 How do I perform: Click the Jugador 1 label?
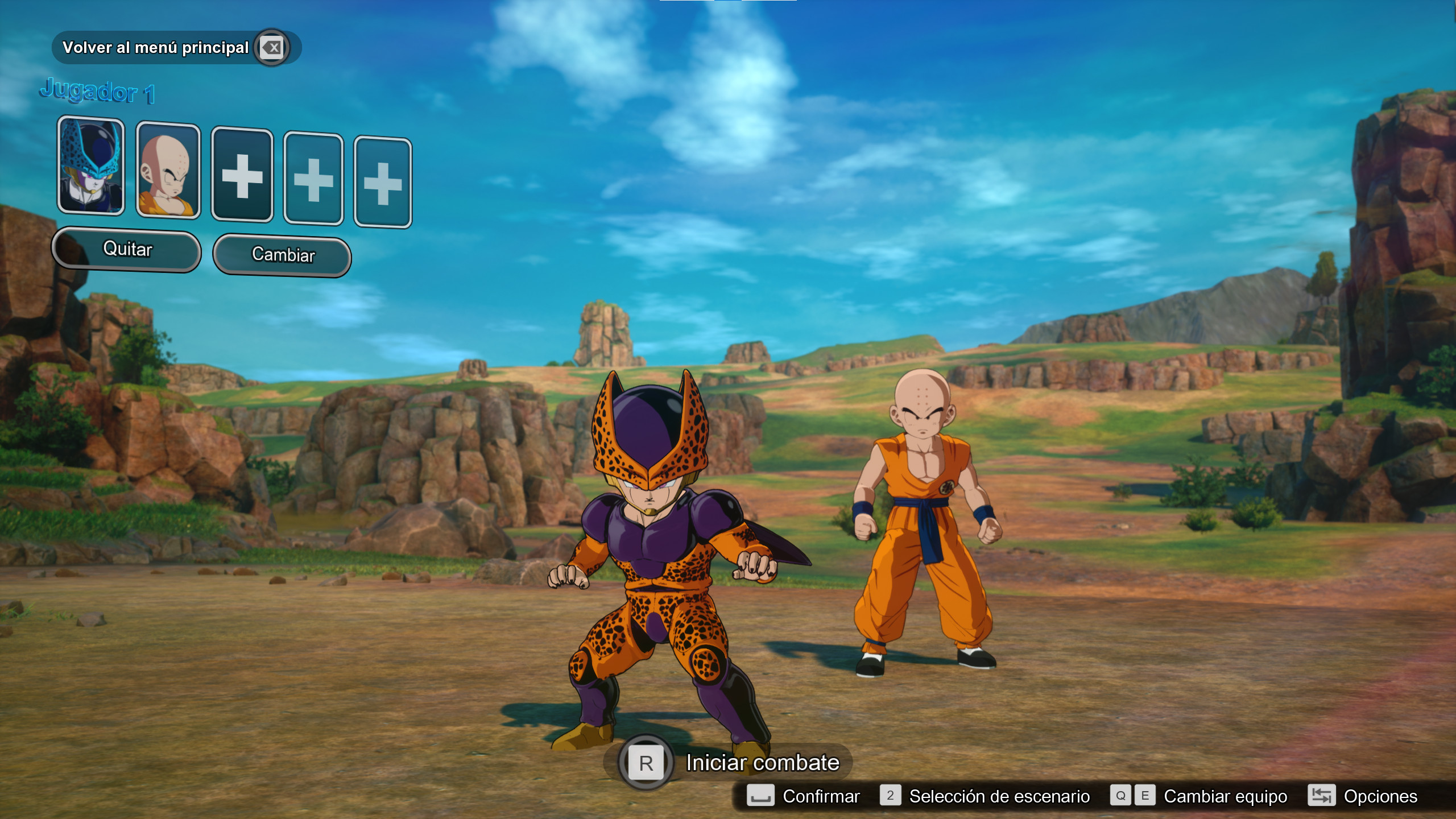(98, 92)
